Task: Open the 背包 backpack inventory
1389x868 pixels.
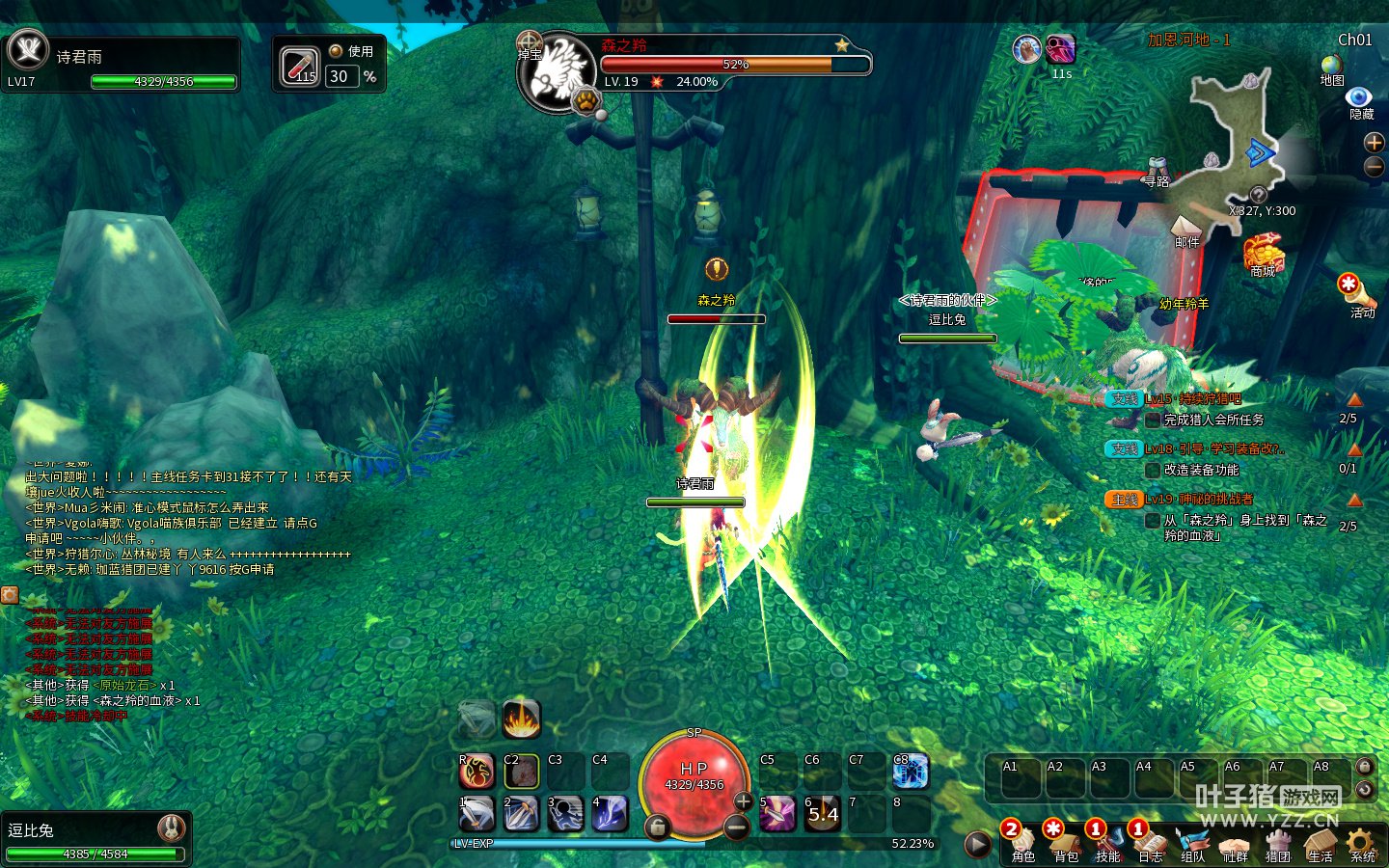Action: click(x=1066, y=843)
